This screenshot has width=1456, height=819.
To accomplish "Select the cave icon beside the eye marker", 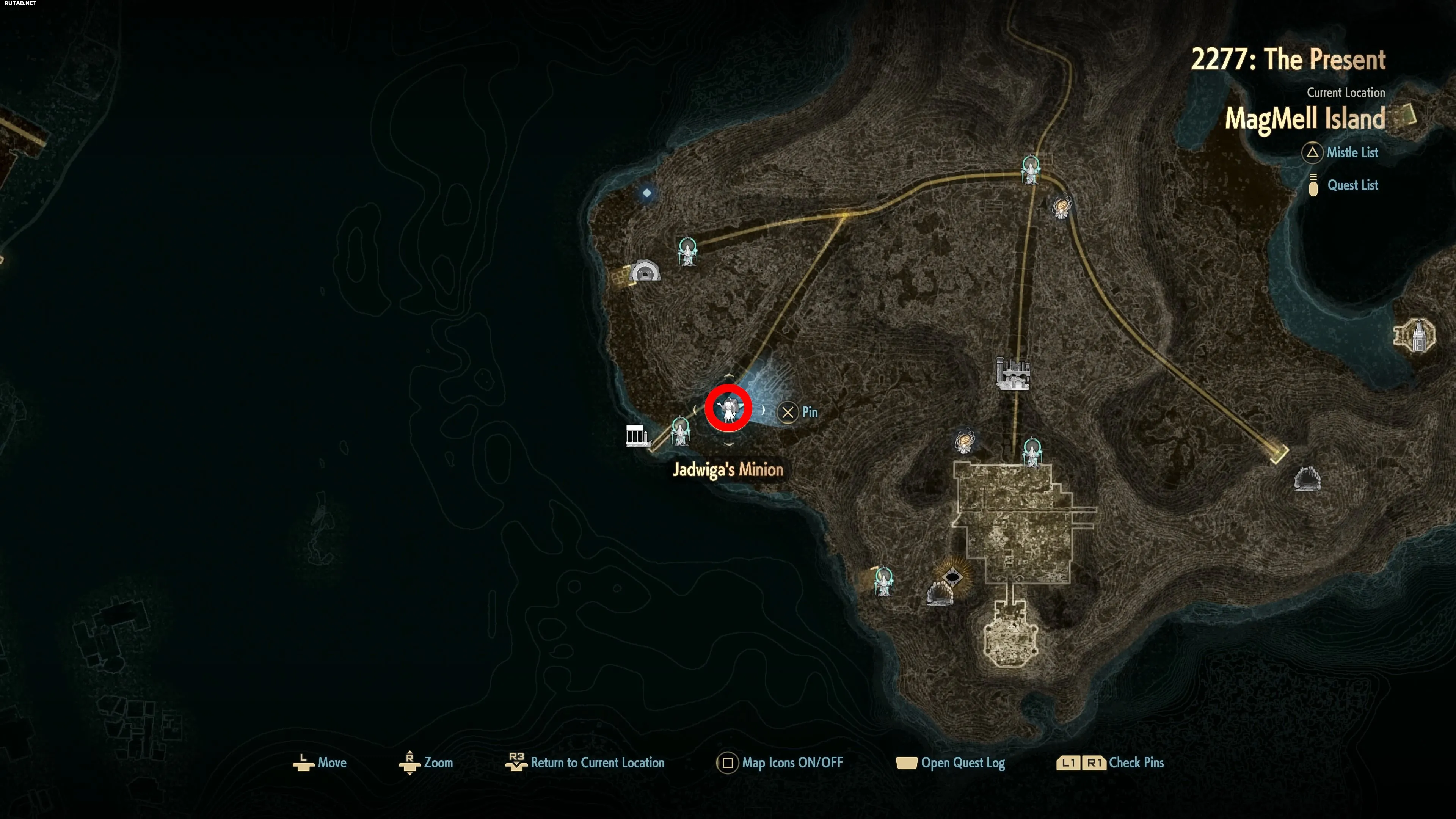I will (x=940, y=593).
